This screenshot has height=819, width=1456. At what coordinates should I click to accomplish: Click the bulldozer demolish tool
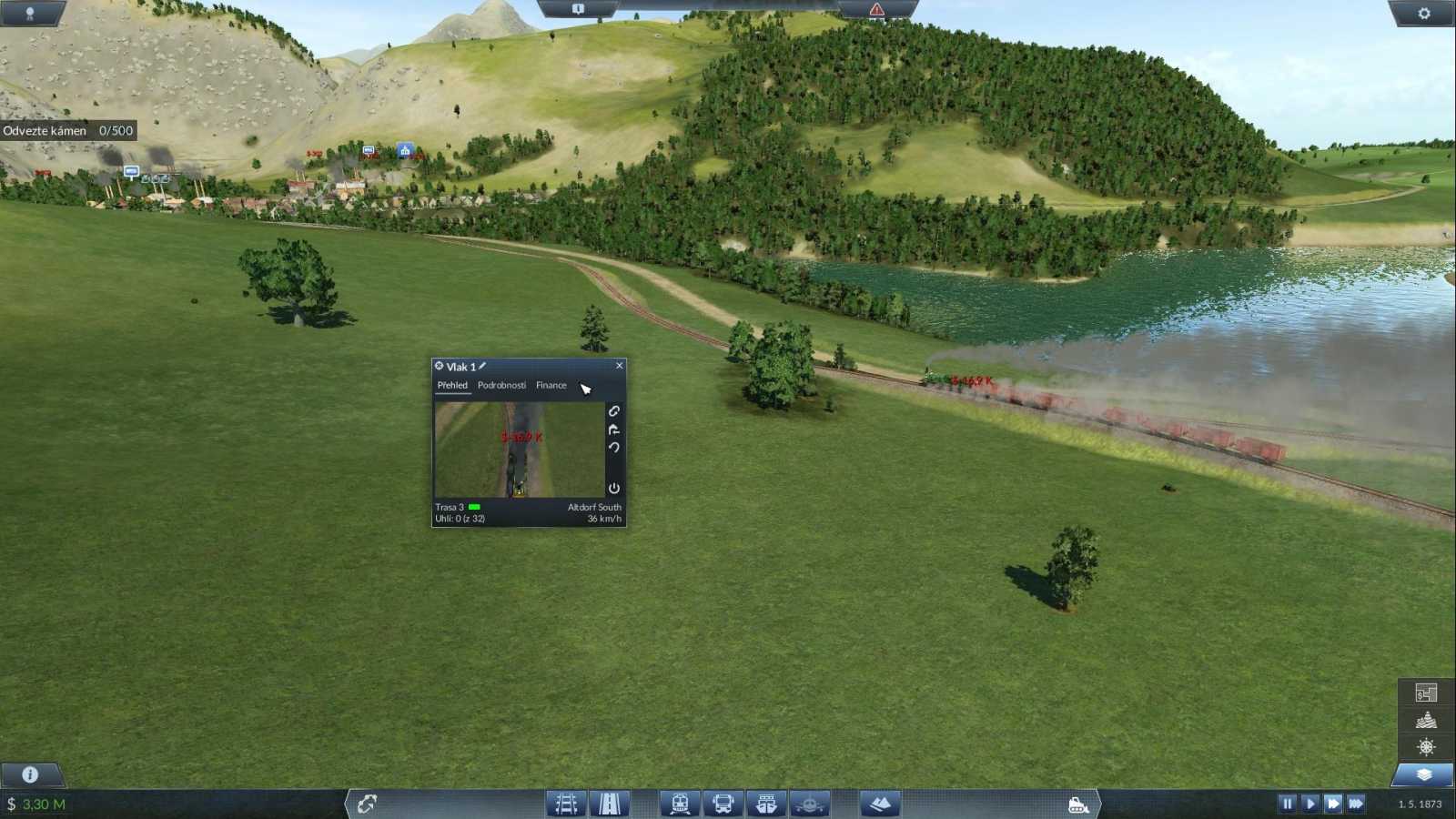click(1077, 804)
